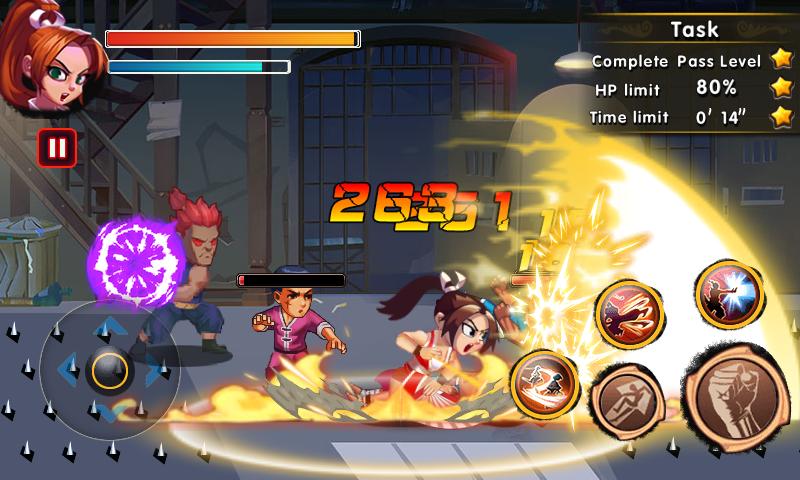Tap the jump button with leaping figure
The image size is (800, 480).
(x=626, y=405)
